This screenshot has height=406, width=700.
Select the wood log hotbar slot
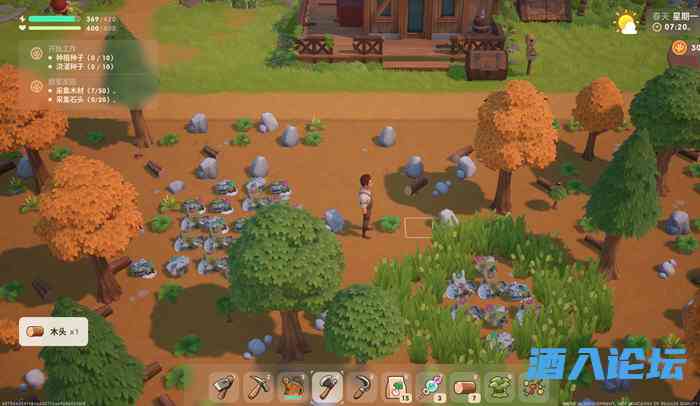coord(464,386)
